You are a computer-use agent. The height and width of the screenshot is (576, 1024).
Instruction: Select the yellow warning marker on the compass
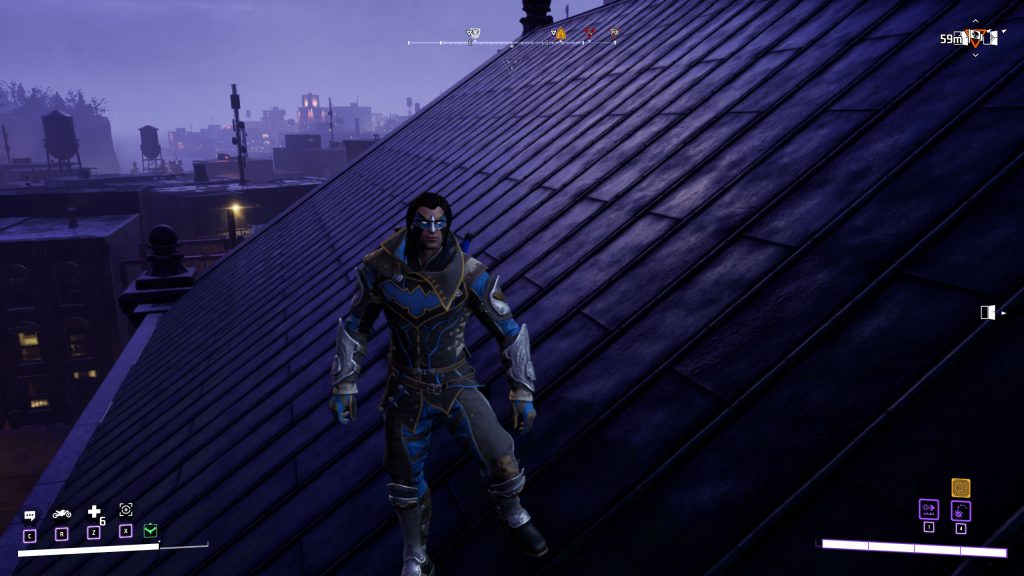coord(560,34)
